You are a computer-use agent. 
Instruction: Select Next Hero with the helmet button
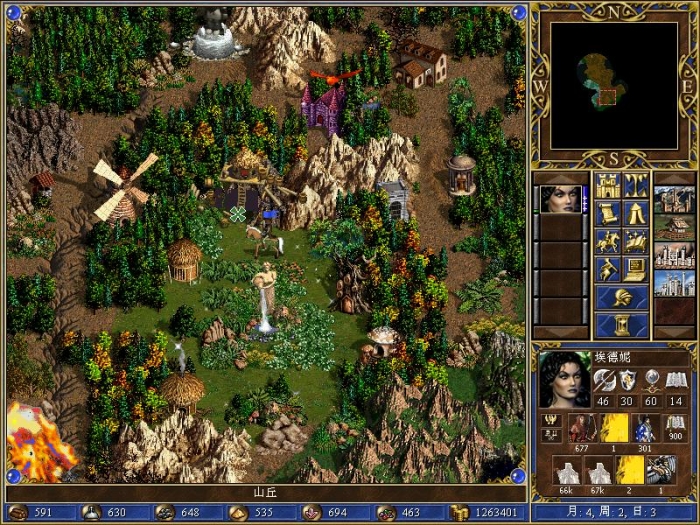(x=621, y=297)
